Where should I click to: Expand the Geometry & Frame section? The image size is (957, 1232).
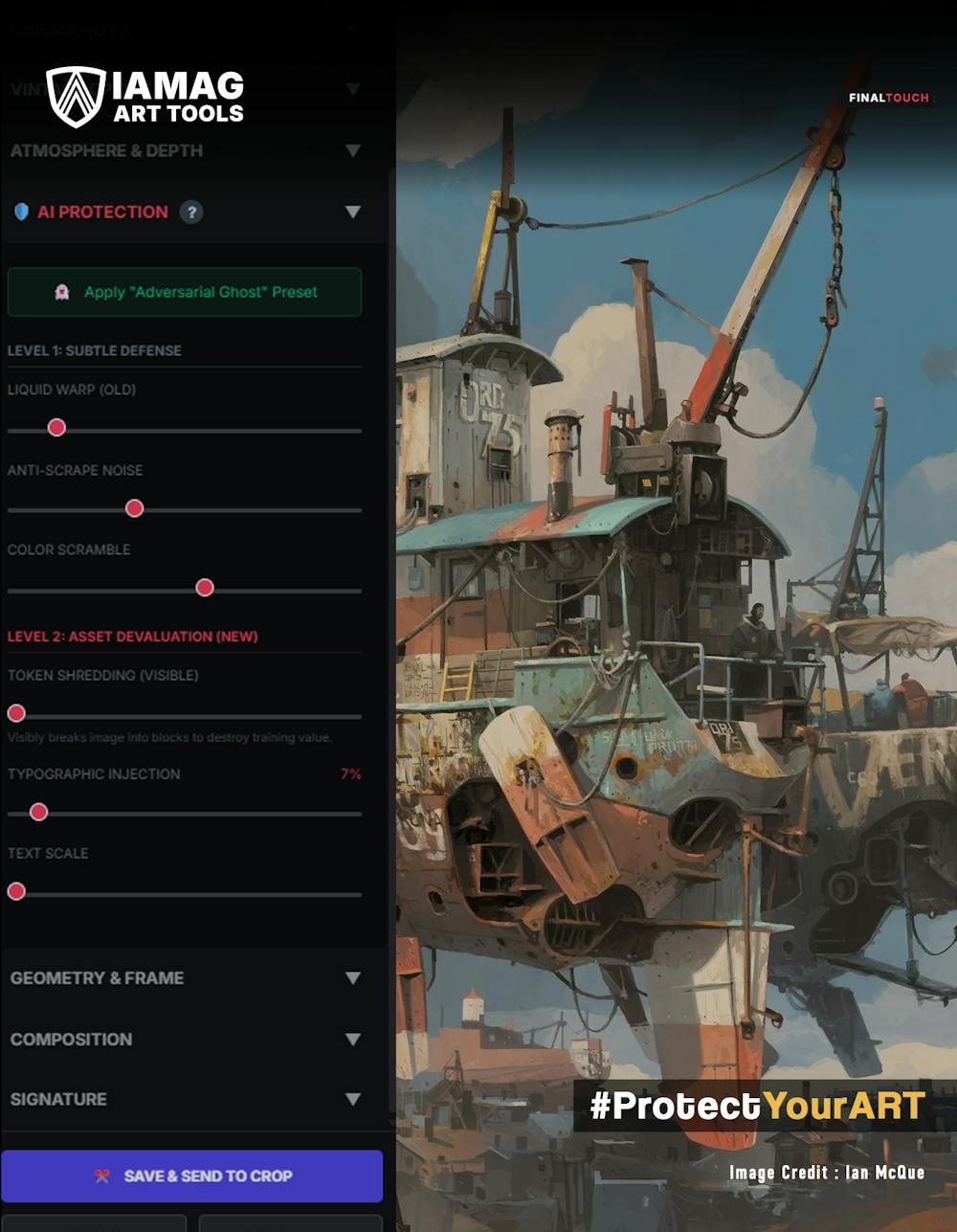click(x=352, y=978)
